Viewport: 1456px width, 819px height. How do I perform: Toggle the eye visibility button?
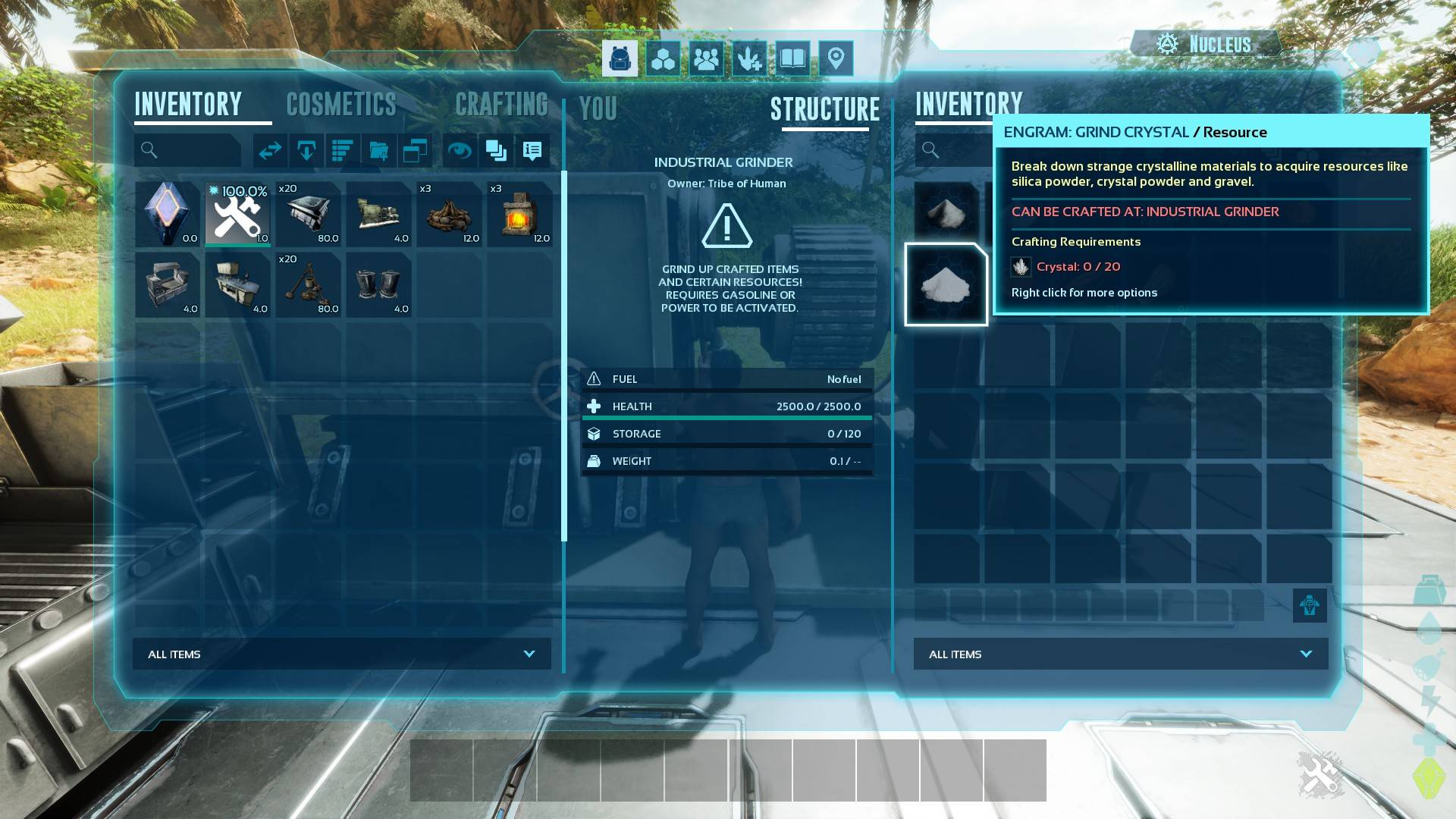click(x=459, y=151)
